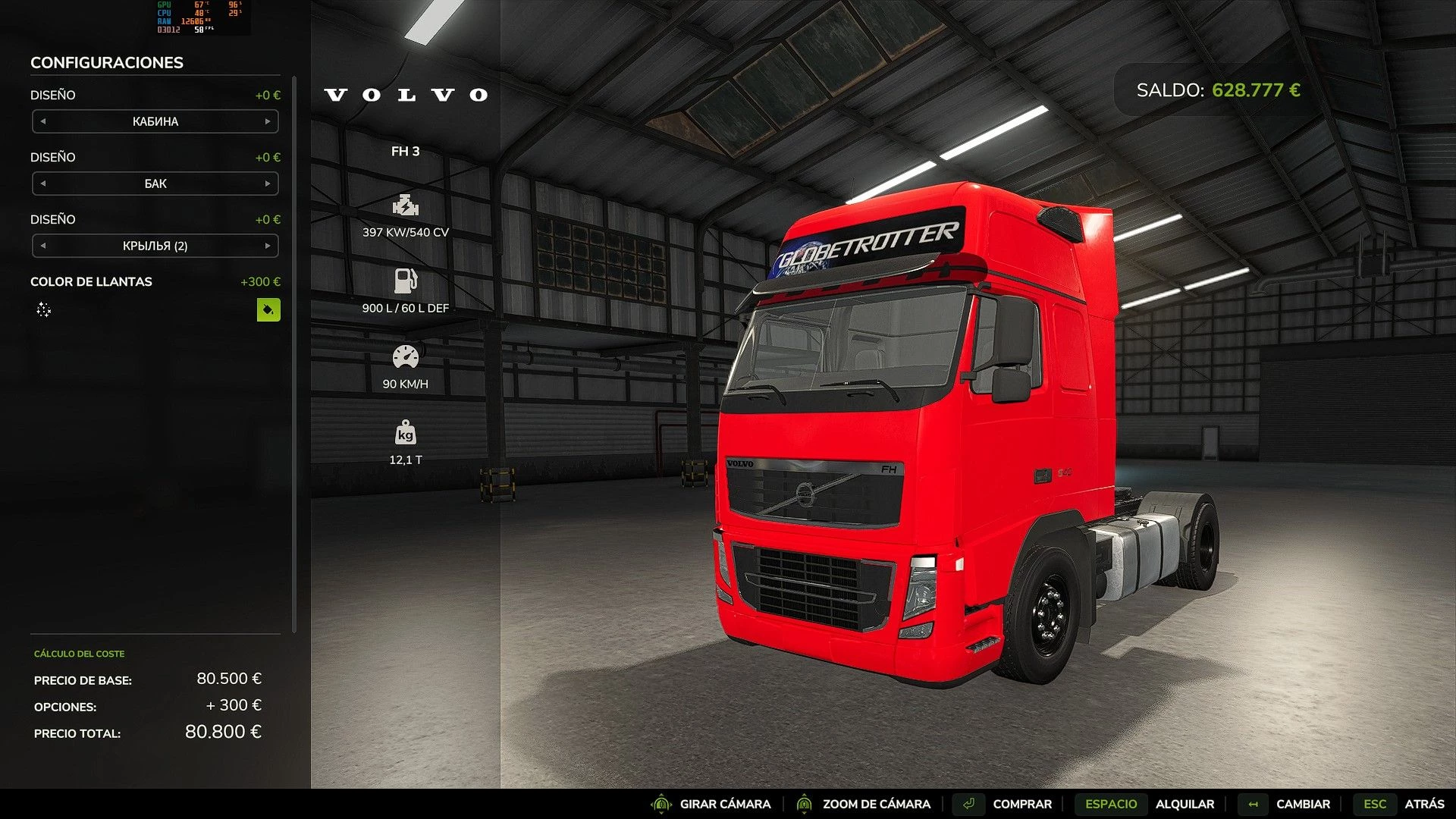1456x819 pixels.
Task: Click the dotted icon under Color de Llantas
Action: tap(44, 309)
